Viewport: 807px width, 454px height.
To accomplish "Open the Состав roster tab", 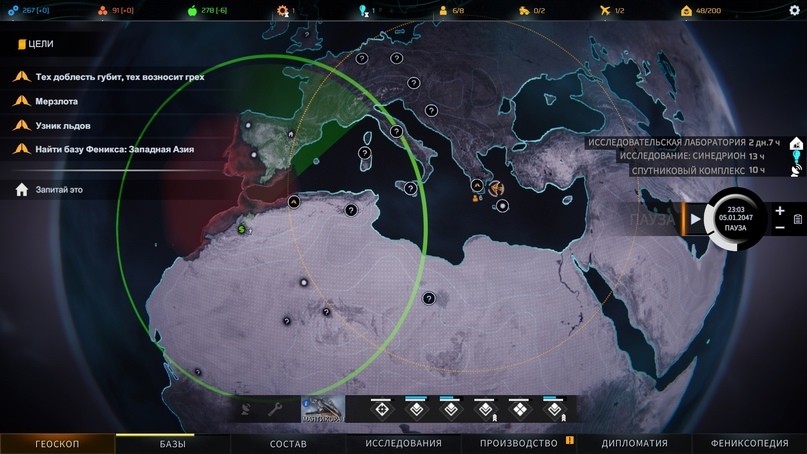I will tap(288, 443).
